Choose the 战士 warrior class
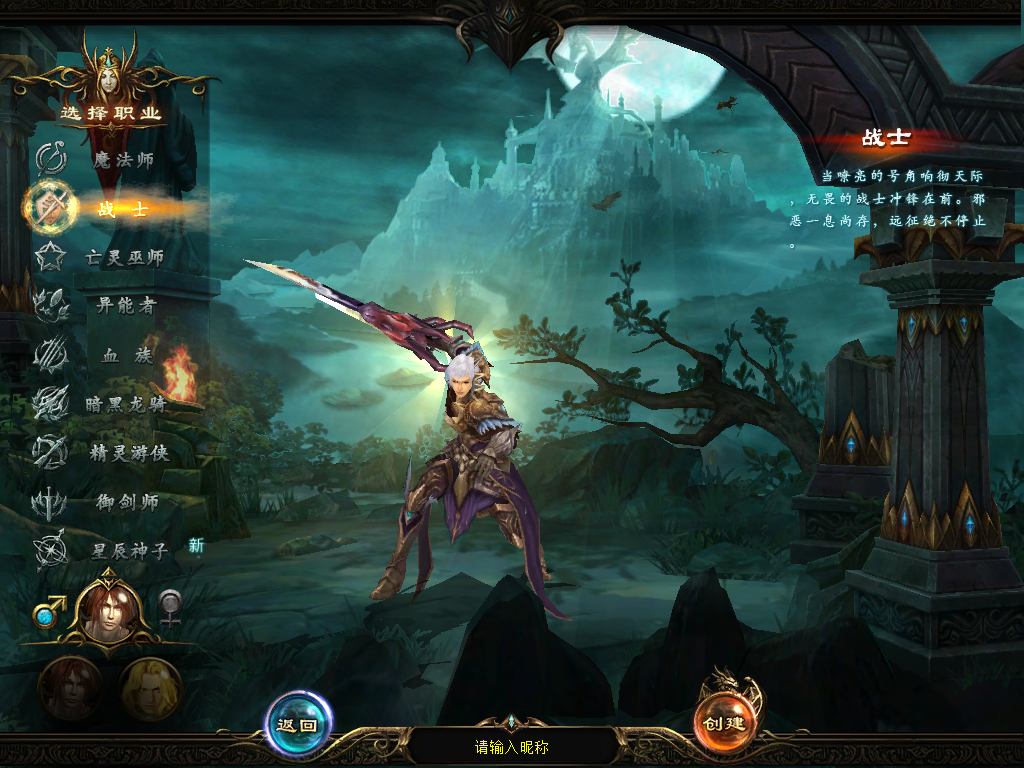This screenshot has width=1024, height=768. [x=122, y=209]
